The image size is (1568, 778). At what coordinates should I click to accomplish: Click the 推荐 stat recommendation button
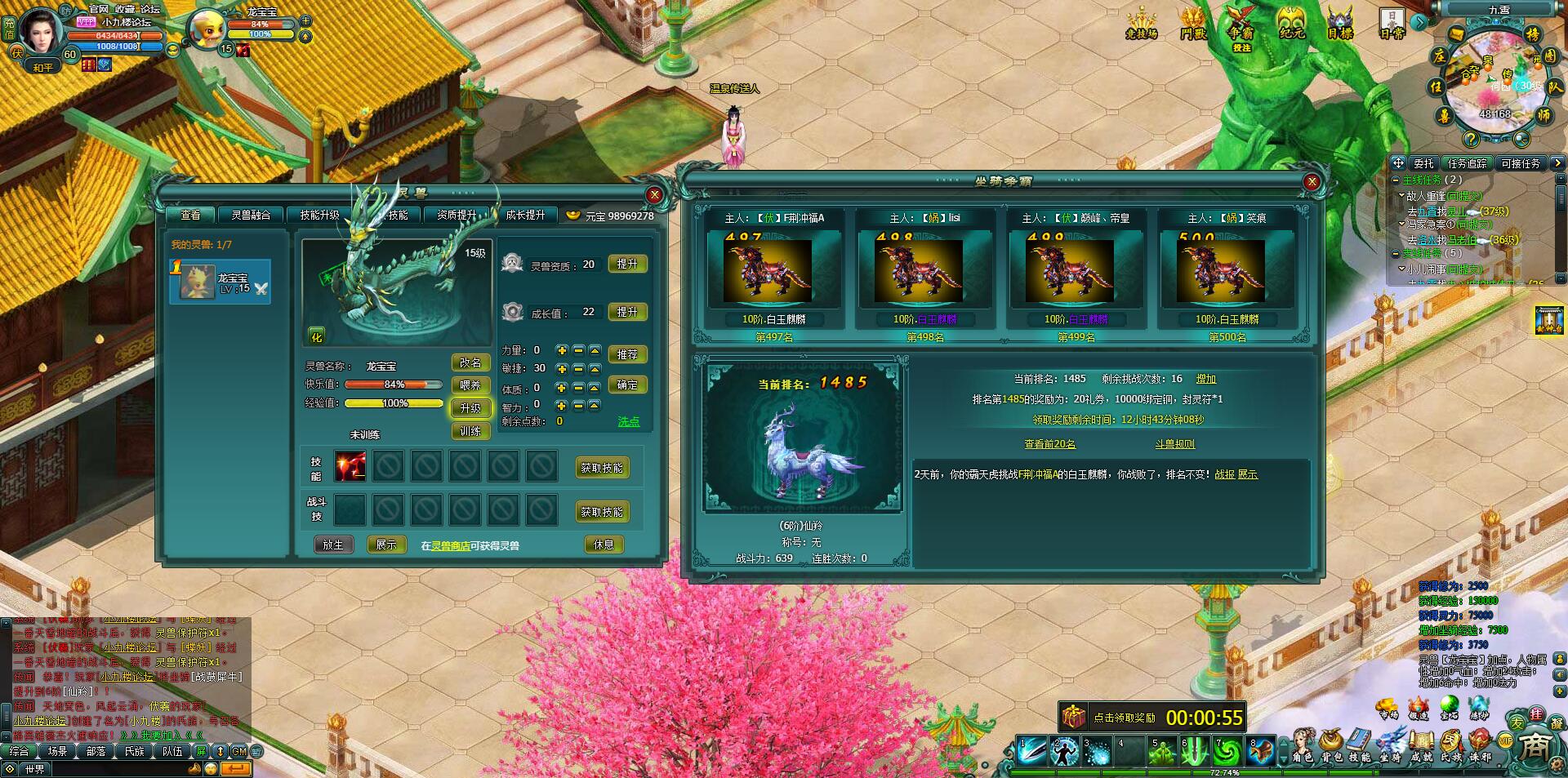point(627,354)
